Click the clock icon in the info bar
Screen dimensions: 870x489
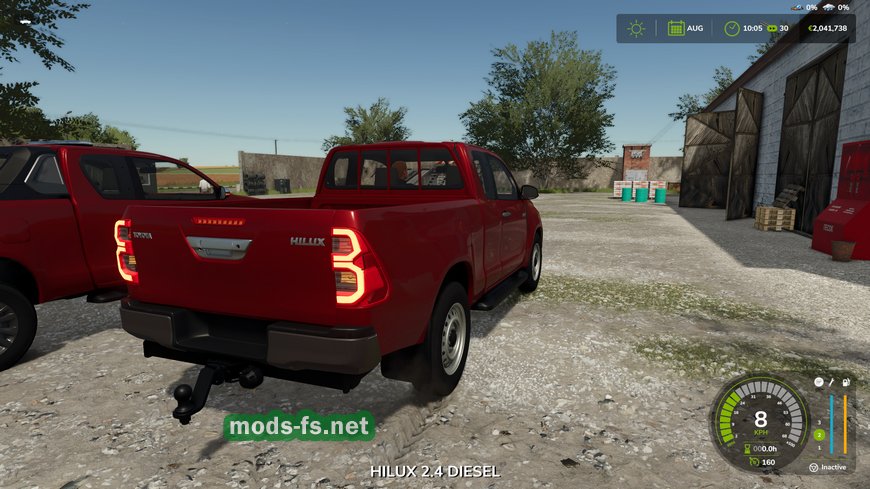[732, 28]
